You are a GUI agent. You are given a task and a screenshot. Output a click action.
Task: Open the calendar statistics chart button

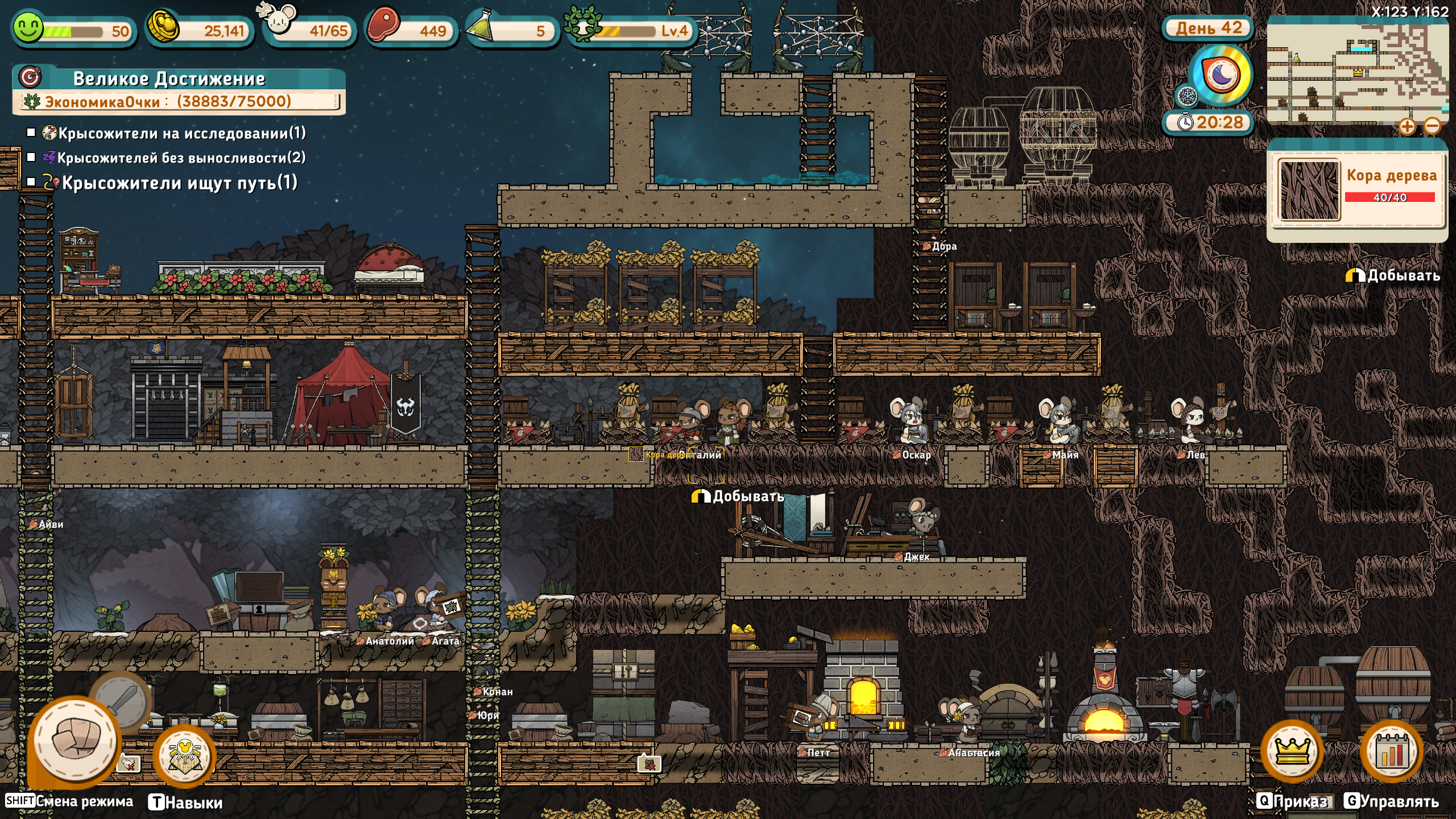coord(1391,752)
